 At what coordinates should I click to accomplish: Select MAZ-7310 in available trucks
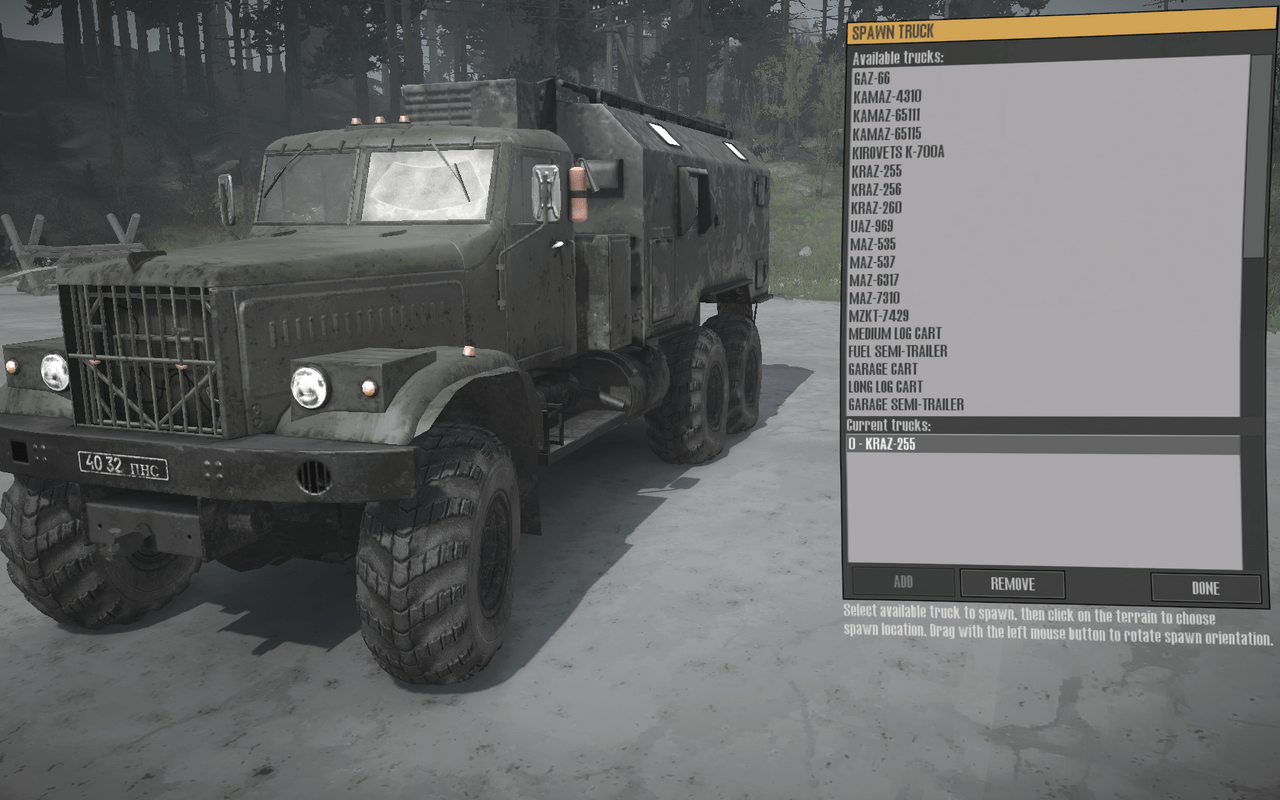874,298
